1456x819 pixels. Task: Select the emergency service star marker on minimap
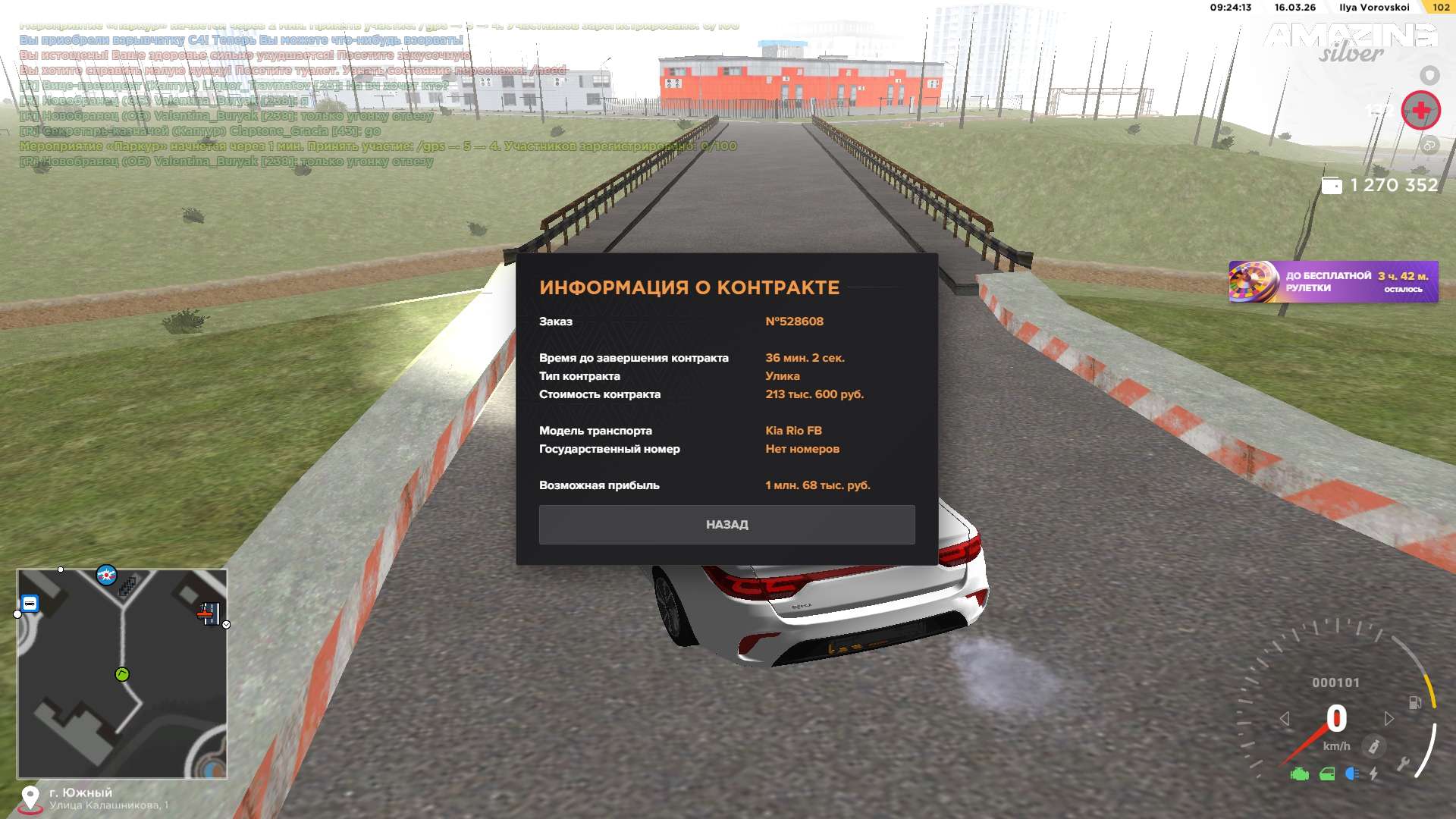tap(107, 576)
